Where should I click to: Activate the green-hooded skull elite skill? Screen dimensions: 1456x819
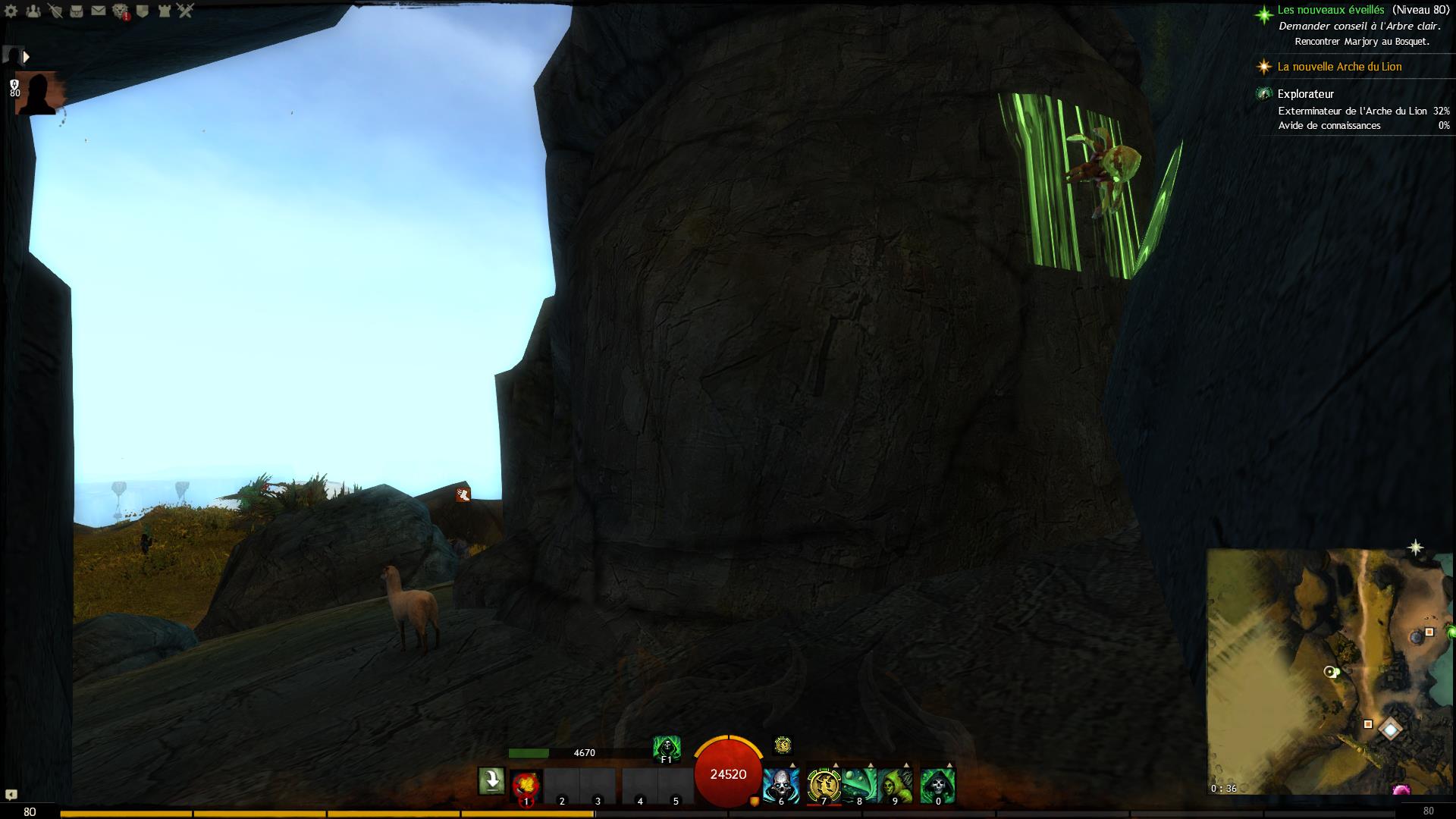[937, 786]
